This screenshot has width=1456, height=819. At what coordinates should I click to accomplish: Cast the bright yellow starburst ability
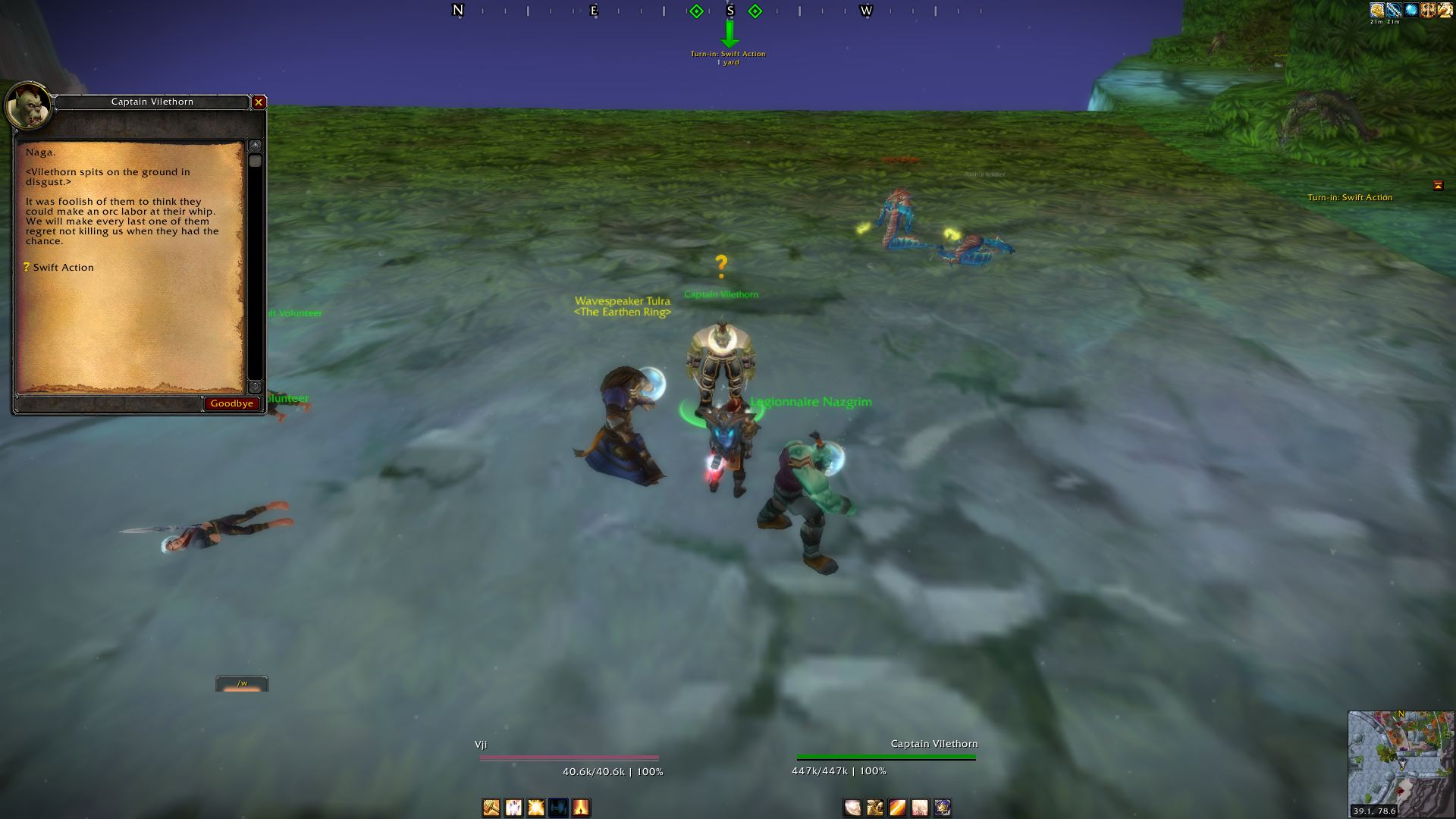pos(536,808)
